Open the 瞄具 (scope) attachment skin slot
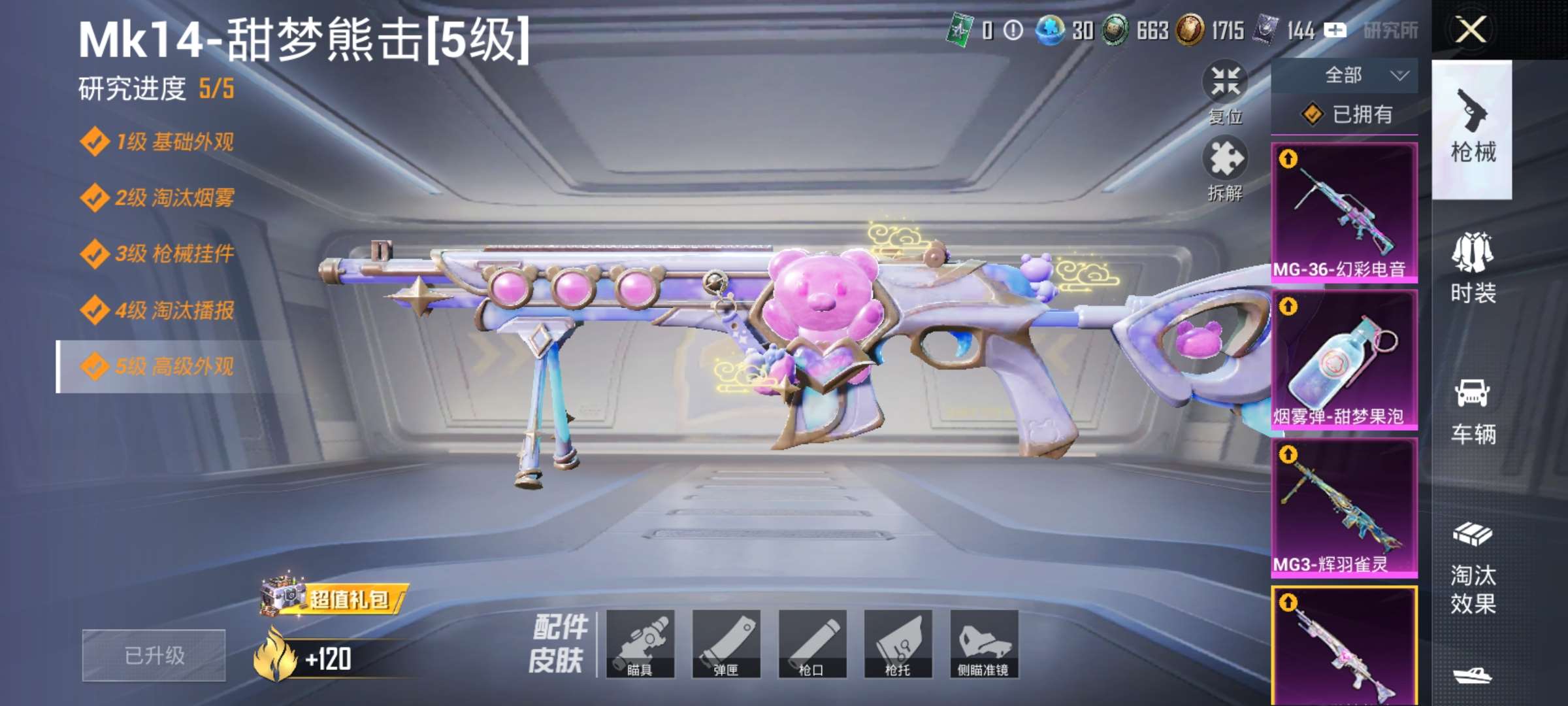 tap(640, 644)
